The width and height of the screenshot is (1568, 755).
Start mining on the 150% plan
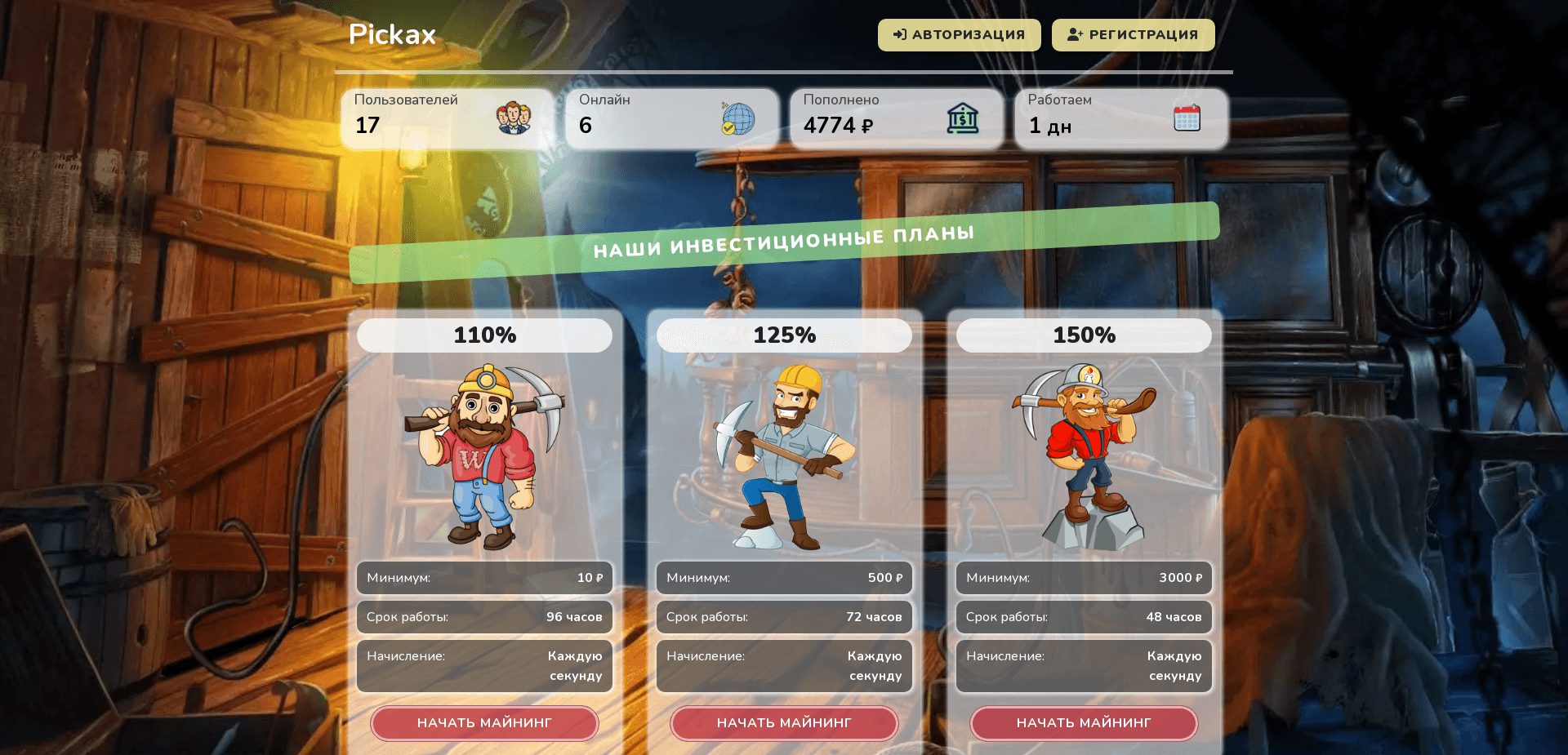(x=1084, y=723)
